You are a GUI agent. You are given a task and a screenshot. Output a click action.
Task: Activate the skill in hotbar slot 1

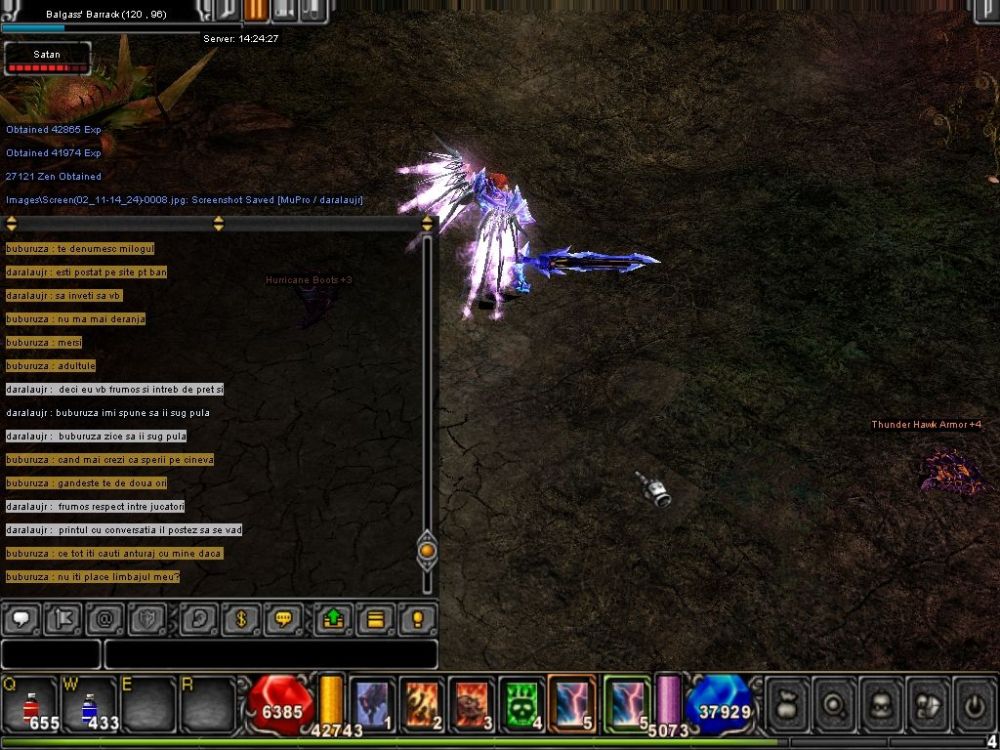tap(372, 704)
